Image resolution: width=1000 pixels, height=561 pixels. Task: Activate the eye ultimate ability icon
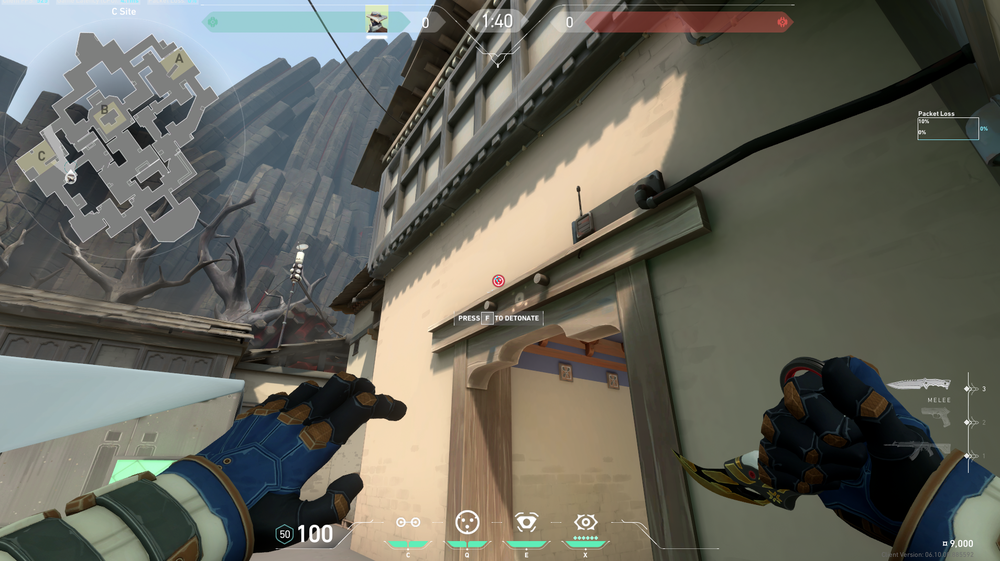[x=585, y=522]
